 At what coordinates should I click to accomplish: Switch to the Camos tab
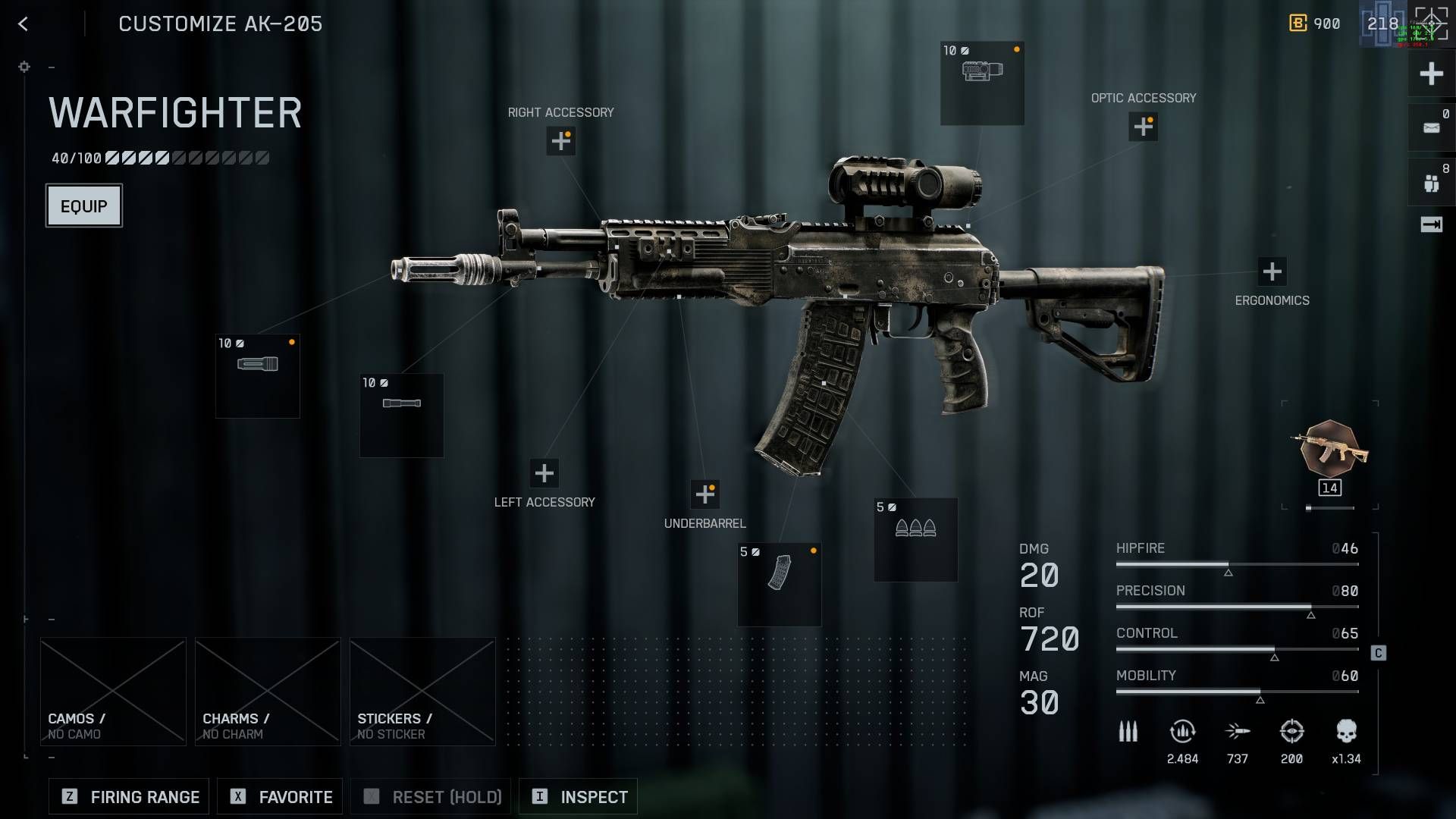click(x=112, y=690)
